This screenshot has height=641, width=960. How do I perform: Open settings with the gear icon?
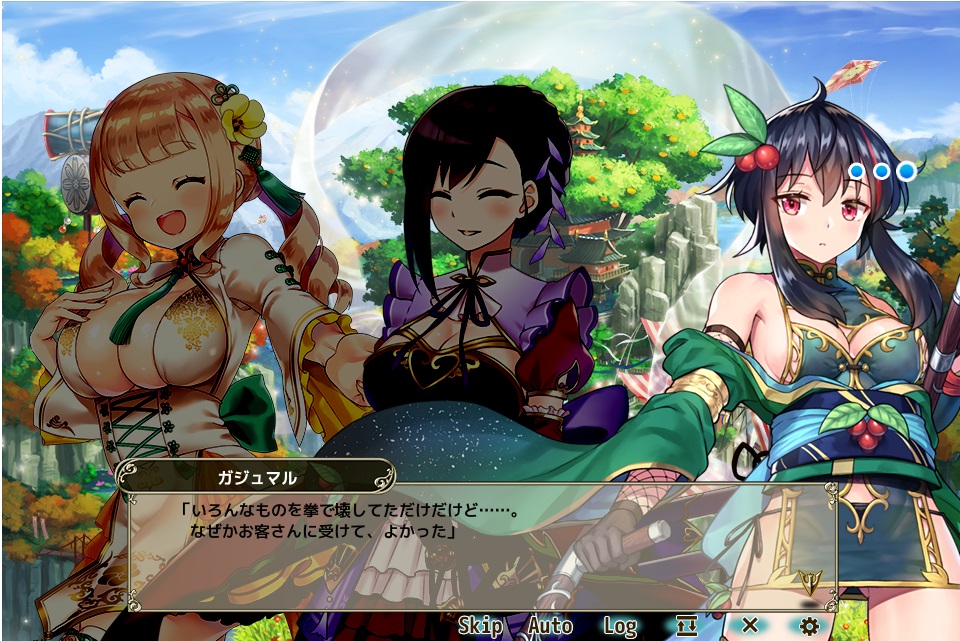(x=810, y=627)
